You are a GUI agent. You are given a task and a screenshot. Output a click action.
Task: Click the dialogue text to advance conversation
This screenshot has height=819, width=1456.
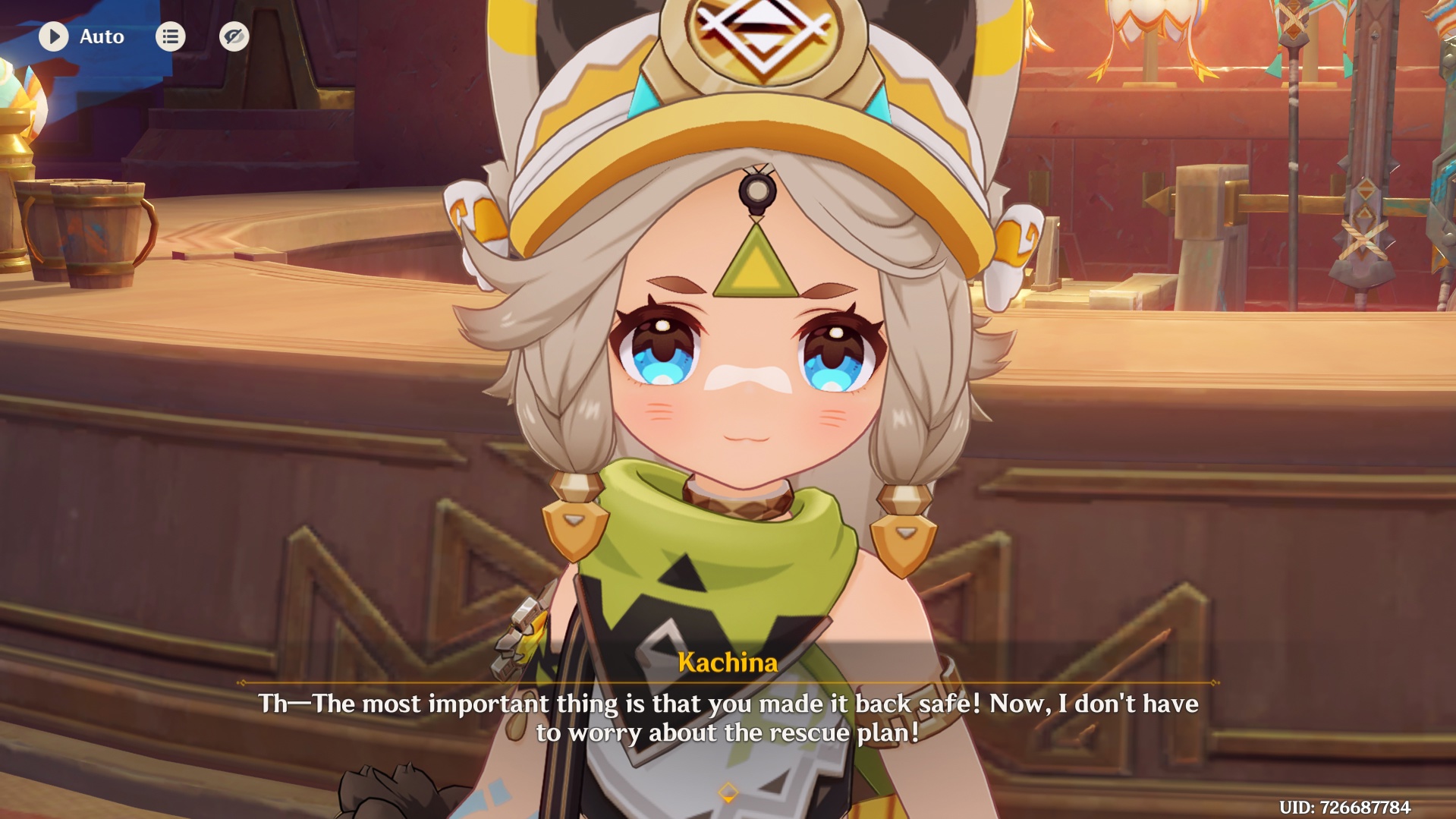727,717
